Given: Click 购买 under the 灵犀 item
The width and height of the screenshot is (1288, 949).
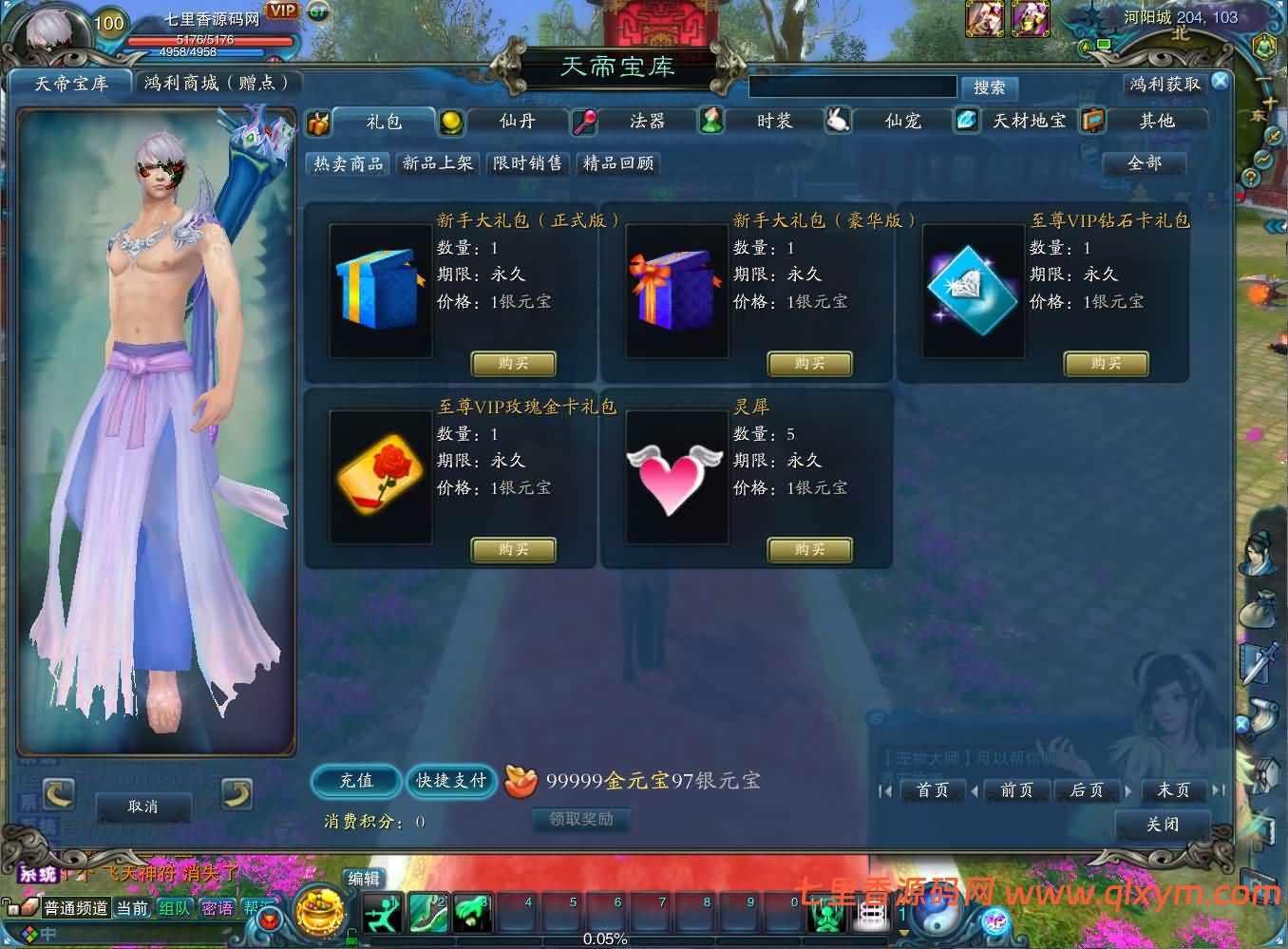Looking at the screenshot, I should (x=808, y=549).
